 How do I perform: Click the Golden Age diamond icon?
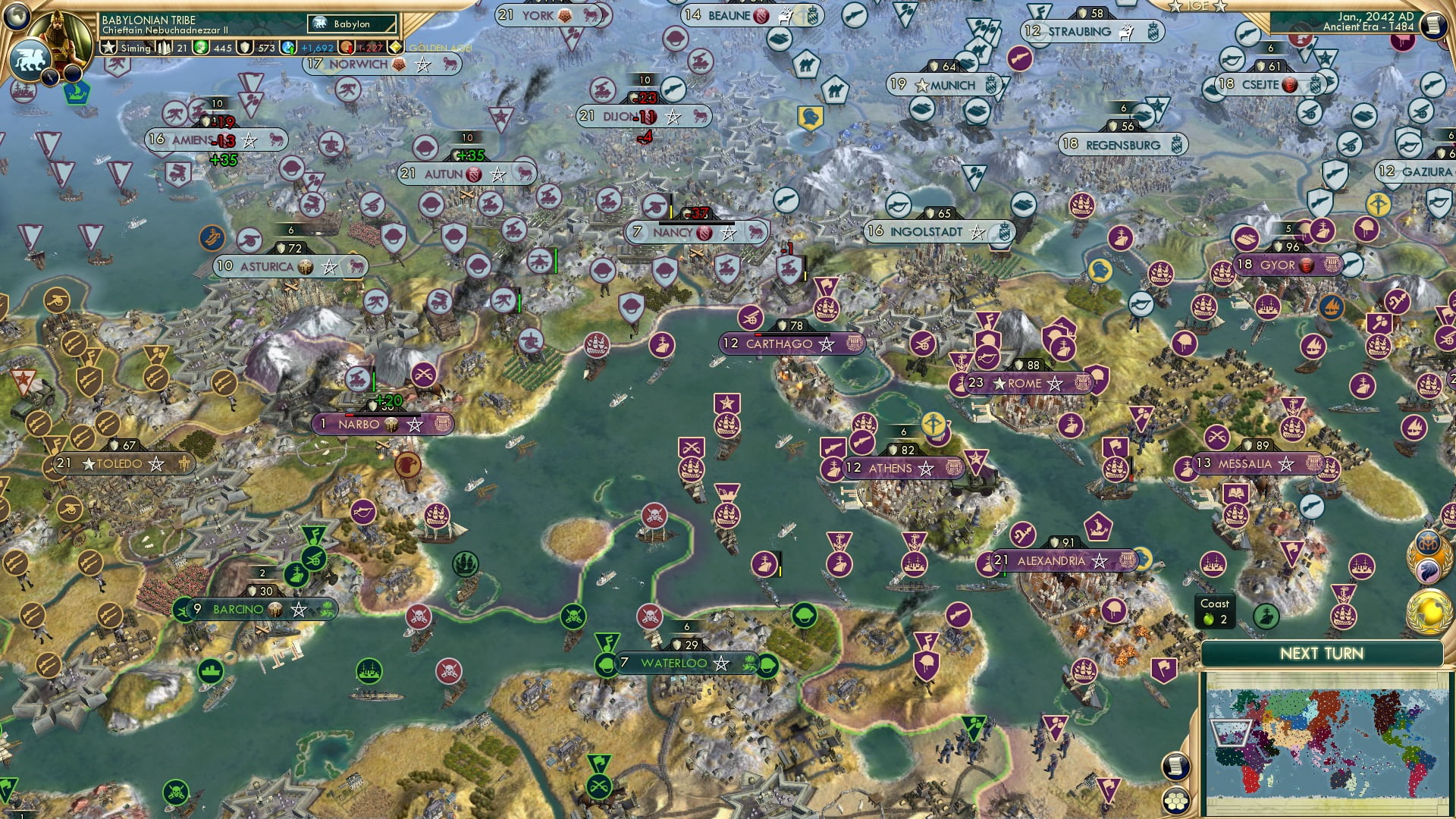[x=395, y=47]
